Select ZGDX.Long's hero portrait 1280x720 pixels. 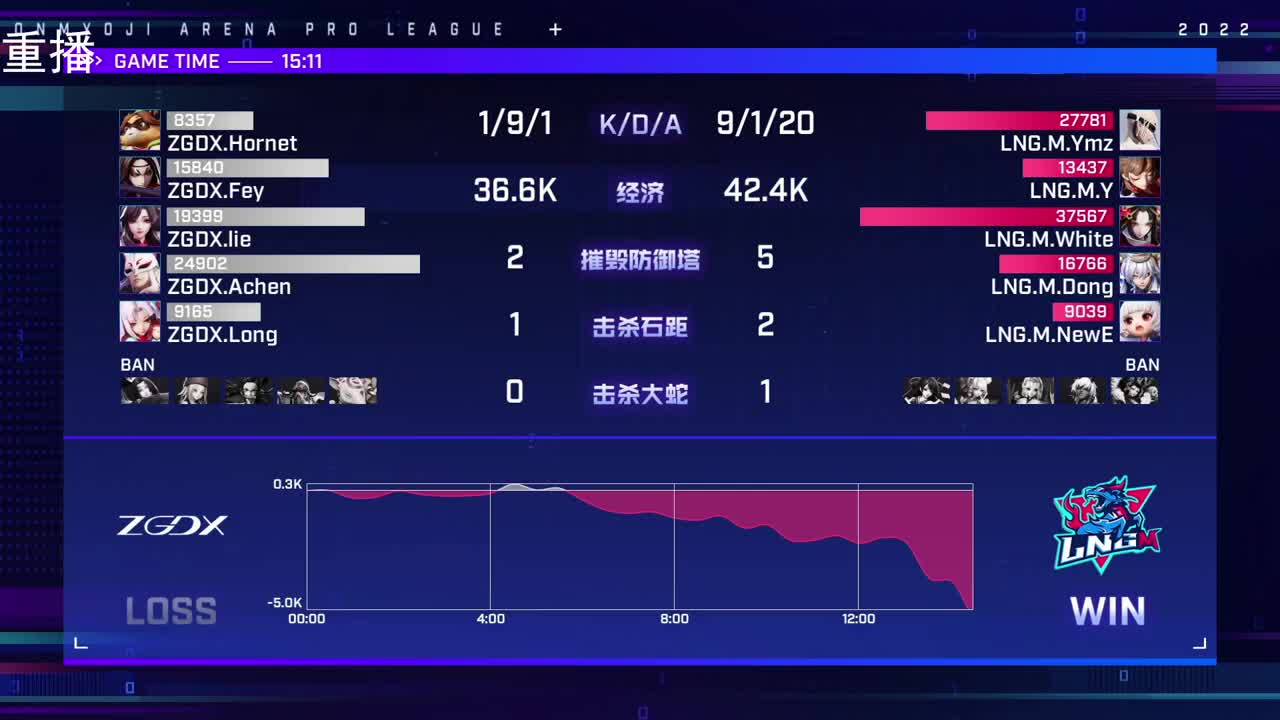coord(140,321)
